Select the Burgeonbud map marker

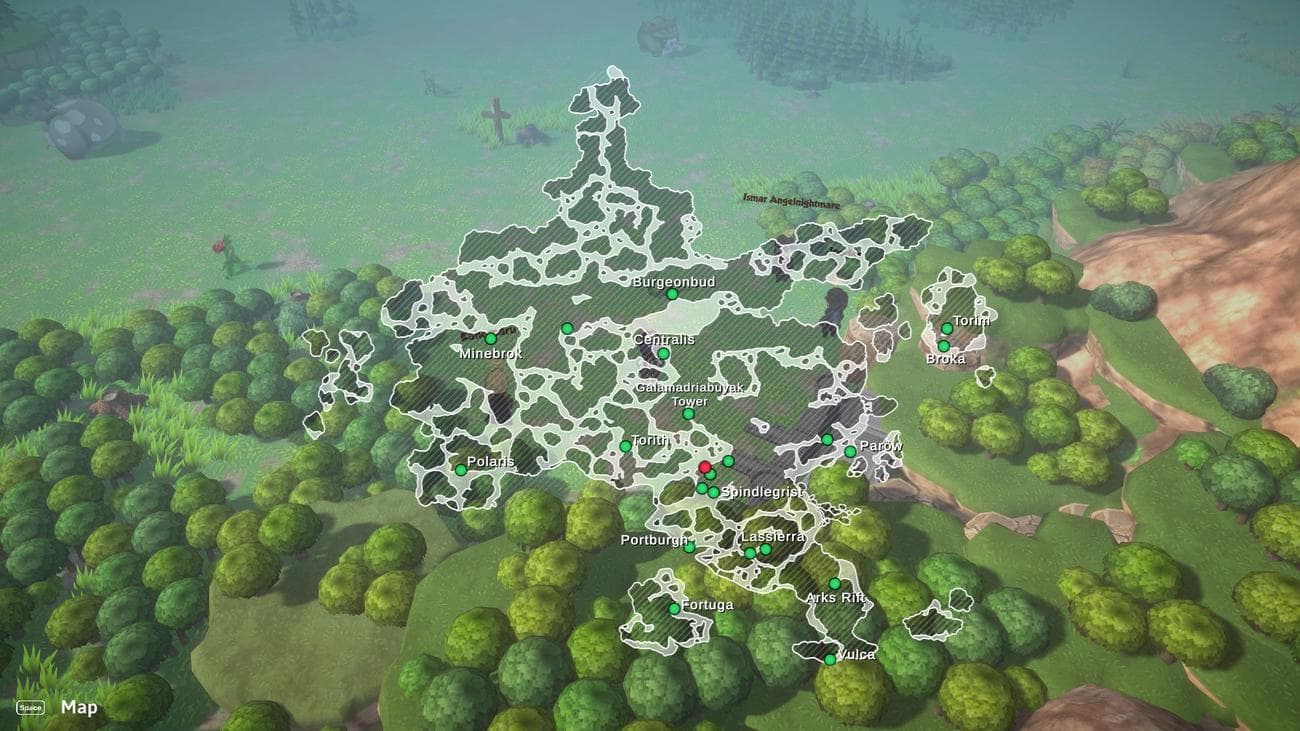coord(672,295)
